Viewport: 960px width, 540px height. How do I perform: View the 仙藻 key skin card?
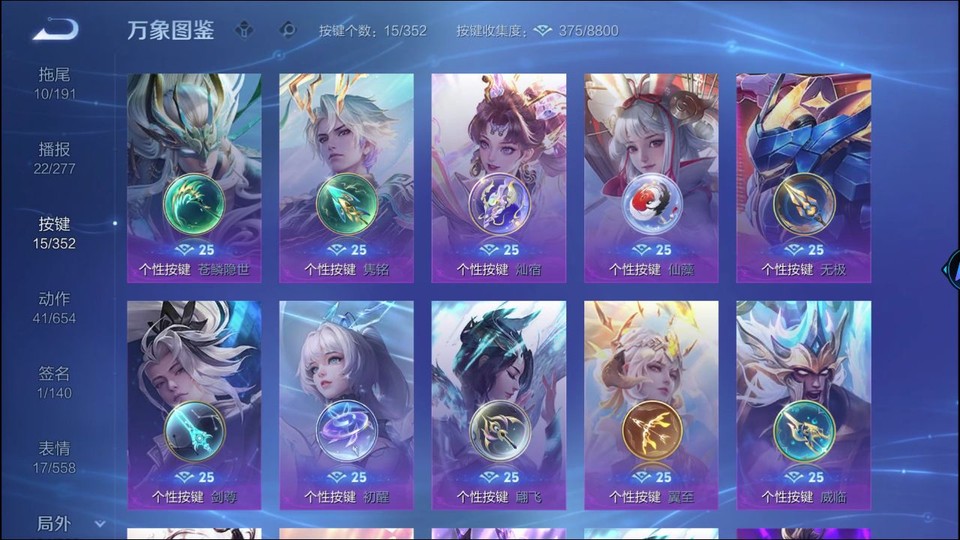[x=651, y=178]
